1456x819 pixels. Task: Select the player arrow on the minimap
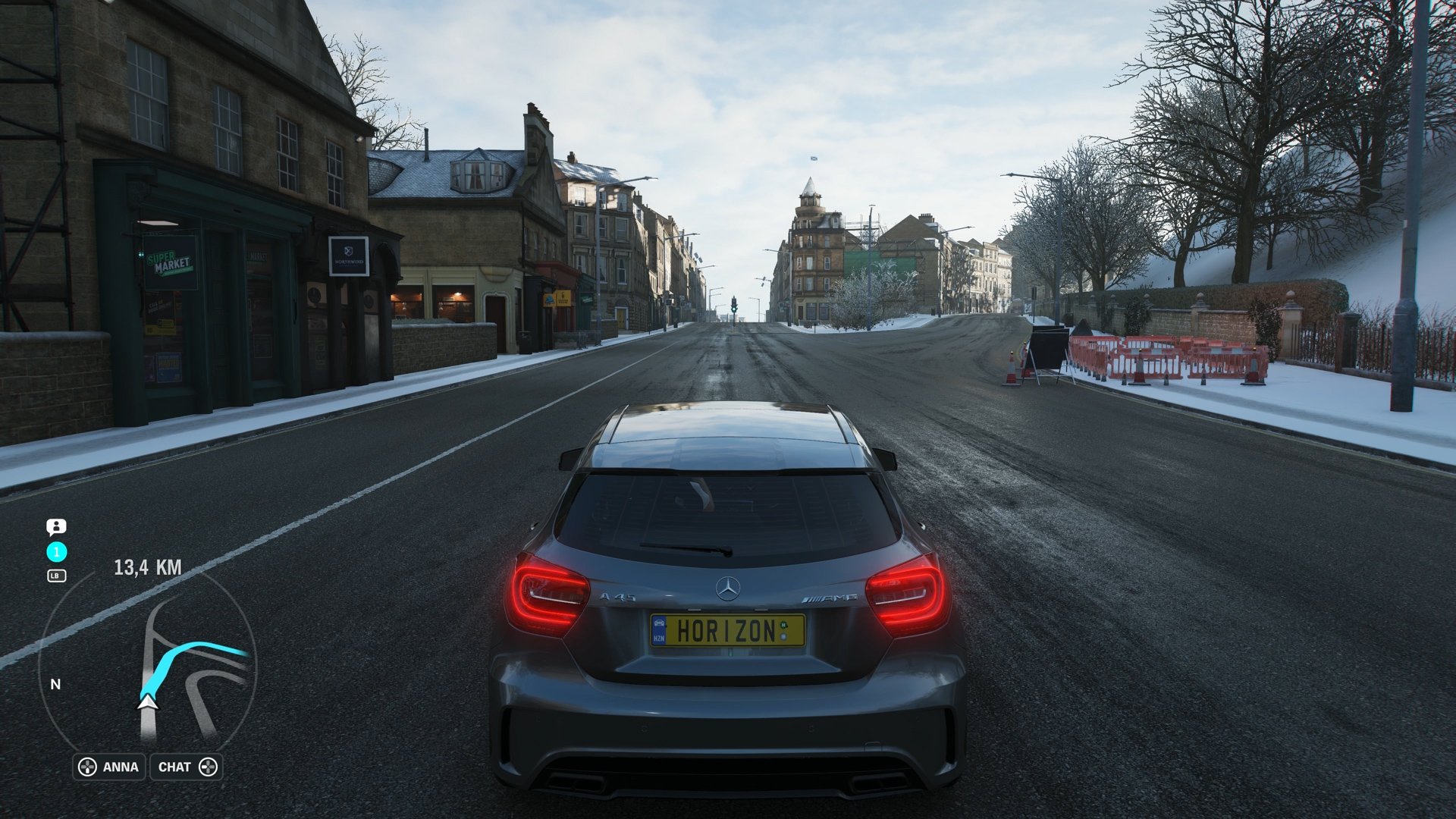pos(147,705)
